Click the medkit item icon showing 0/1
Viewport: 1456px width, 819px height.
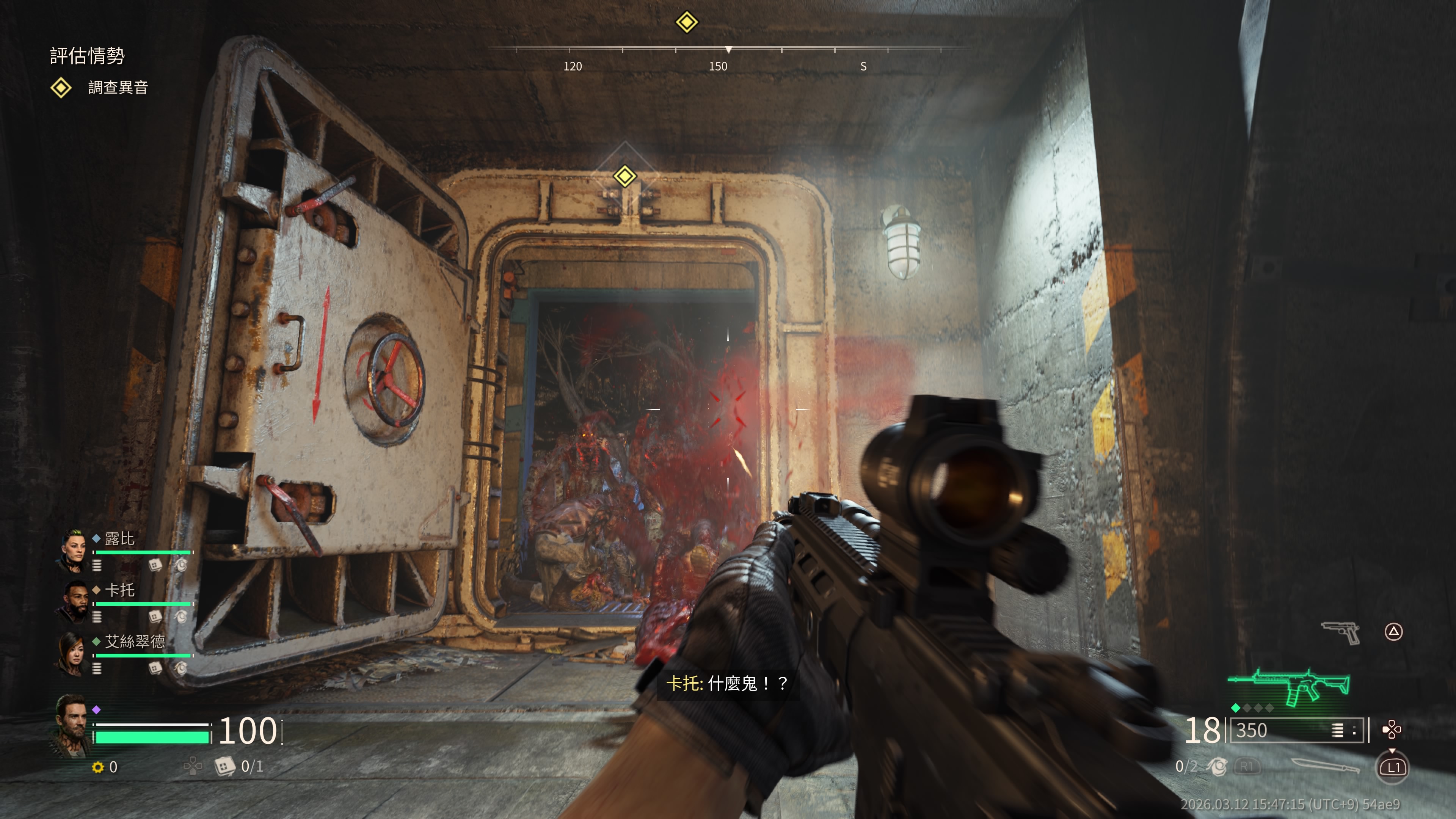coord(224,766)
